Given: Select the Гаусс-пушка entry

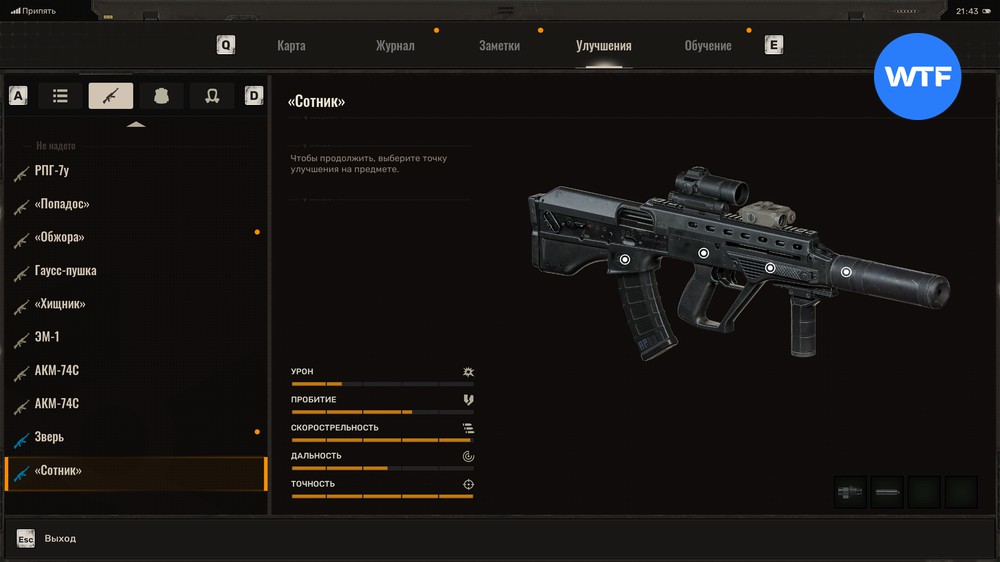Looking at the screenshot, I should (65, 271).
